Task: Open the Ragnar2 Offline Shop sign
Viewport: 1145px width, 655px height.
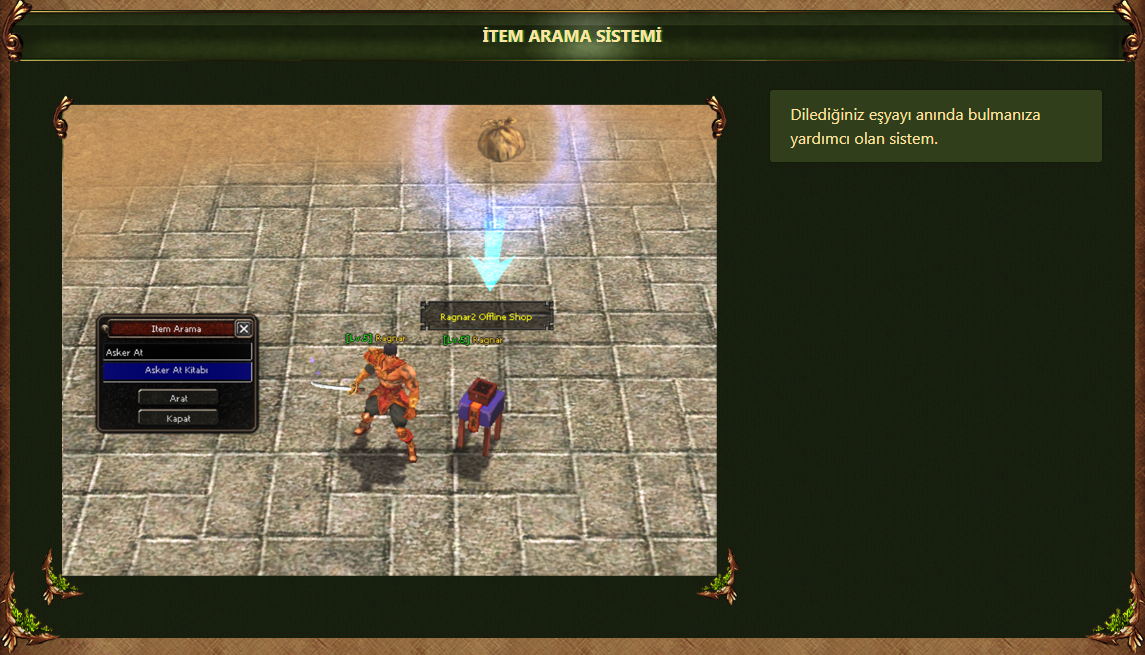Action: click(x=486, y=316)
